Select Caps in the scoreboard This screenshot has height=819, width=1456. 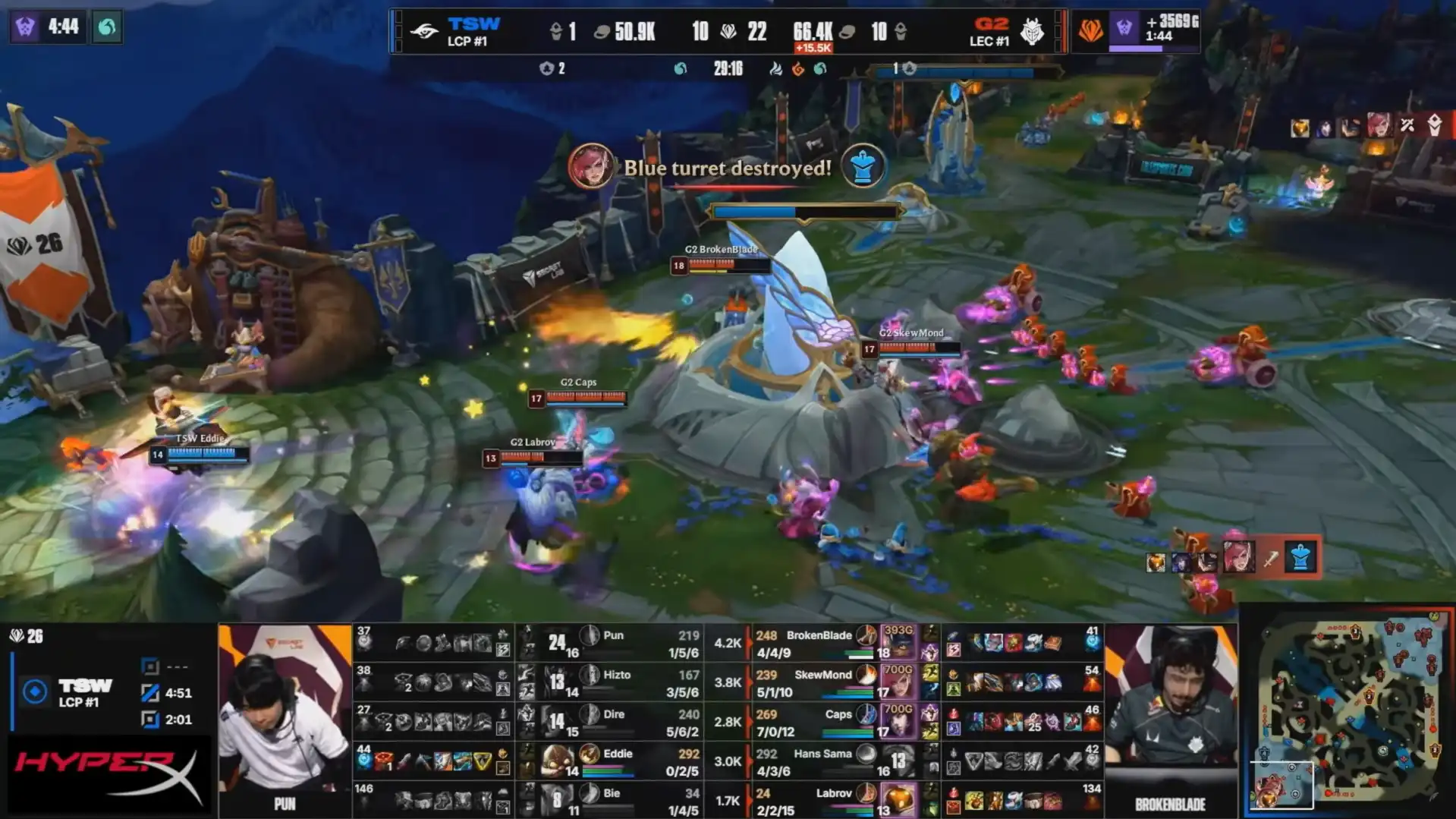838,714
